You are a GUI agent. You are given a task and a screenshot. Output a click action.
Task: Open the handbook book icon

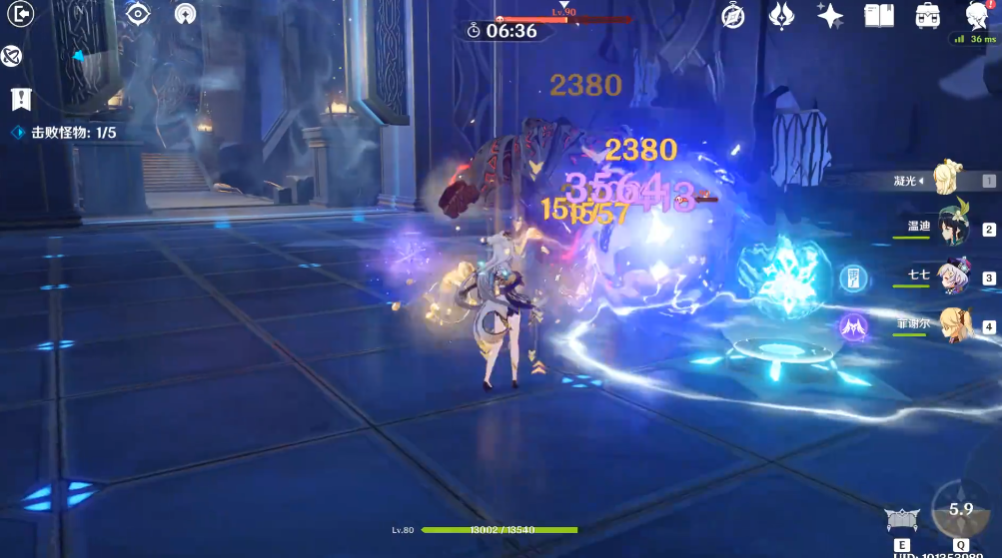[x=878, y=15]
